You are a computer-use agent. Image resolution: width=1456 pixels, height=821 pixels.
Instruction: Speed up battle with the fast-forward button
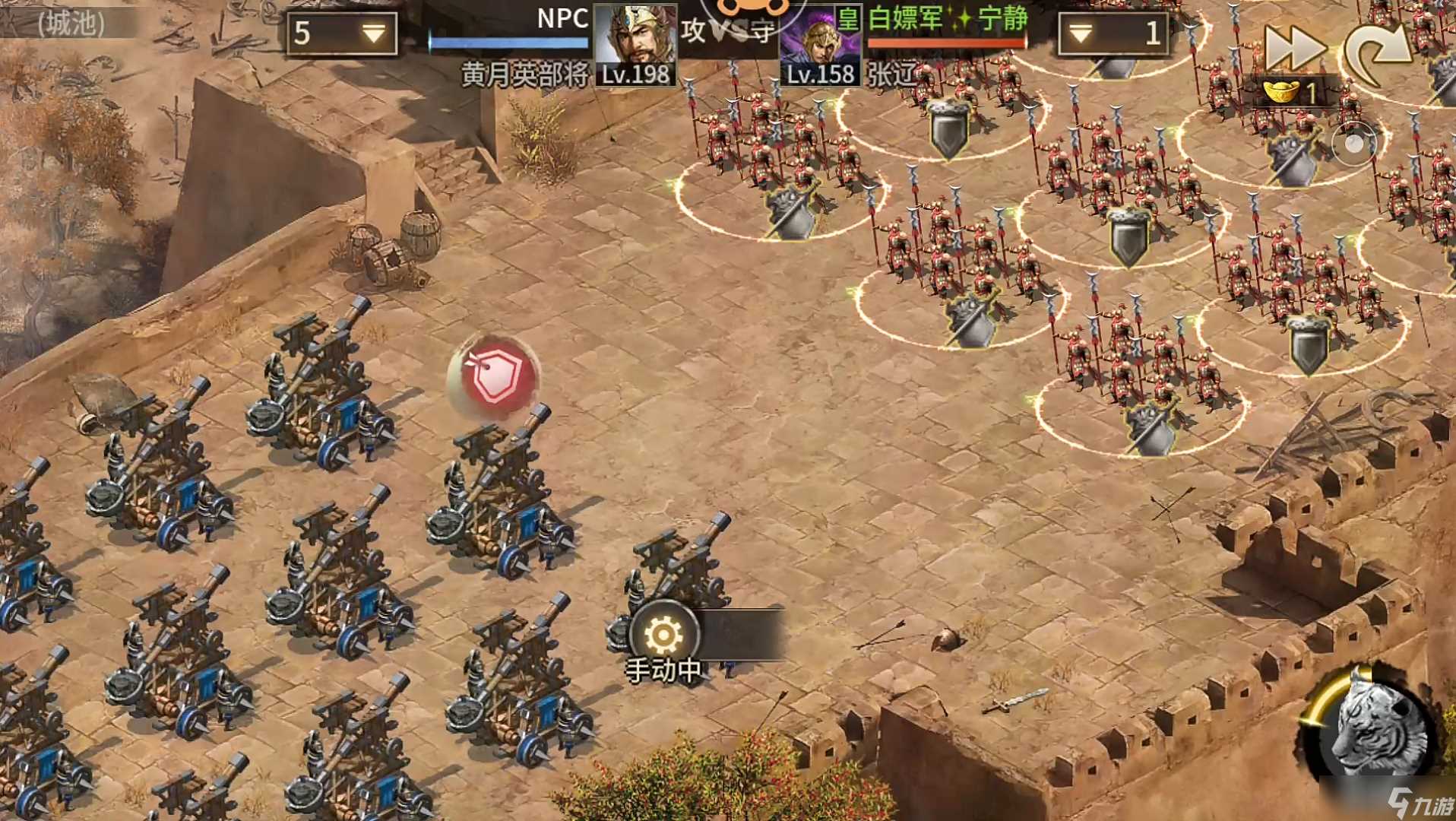pos(1293,47)
